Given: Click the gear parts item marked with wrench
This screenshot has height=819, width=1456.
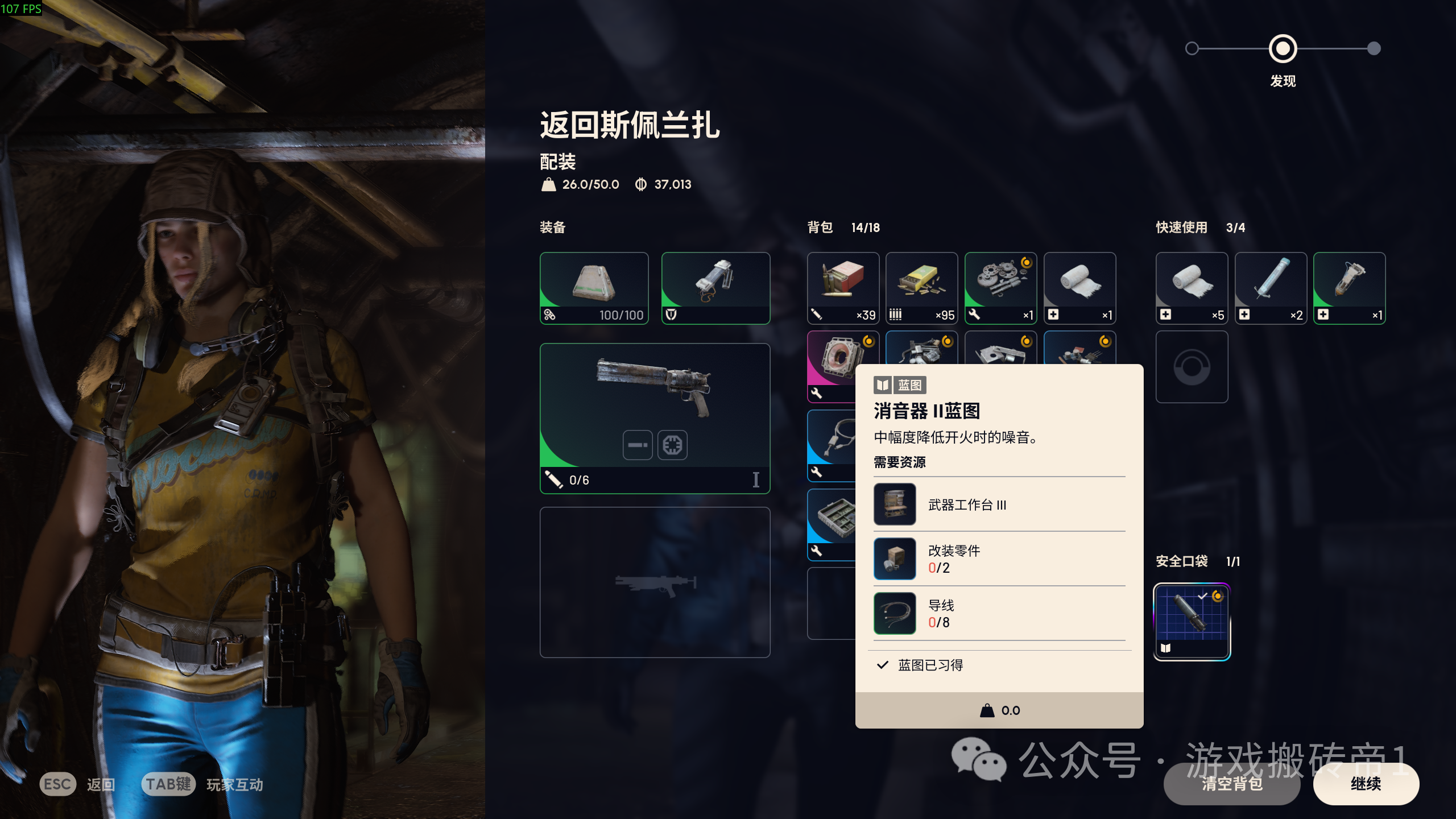Looking at the screenshot, I should point(1000,288).
